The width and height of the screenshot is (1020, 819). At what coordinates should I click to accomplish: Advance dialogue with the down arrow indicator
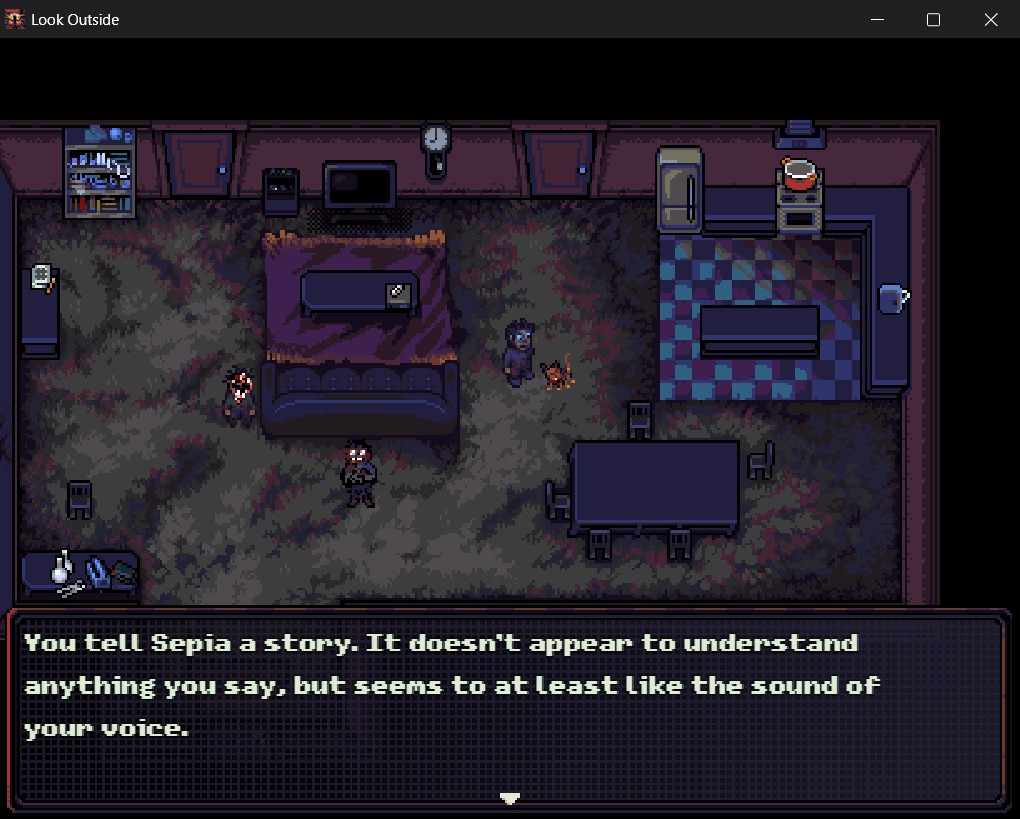510,798
